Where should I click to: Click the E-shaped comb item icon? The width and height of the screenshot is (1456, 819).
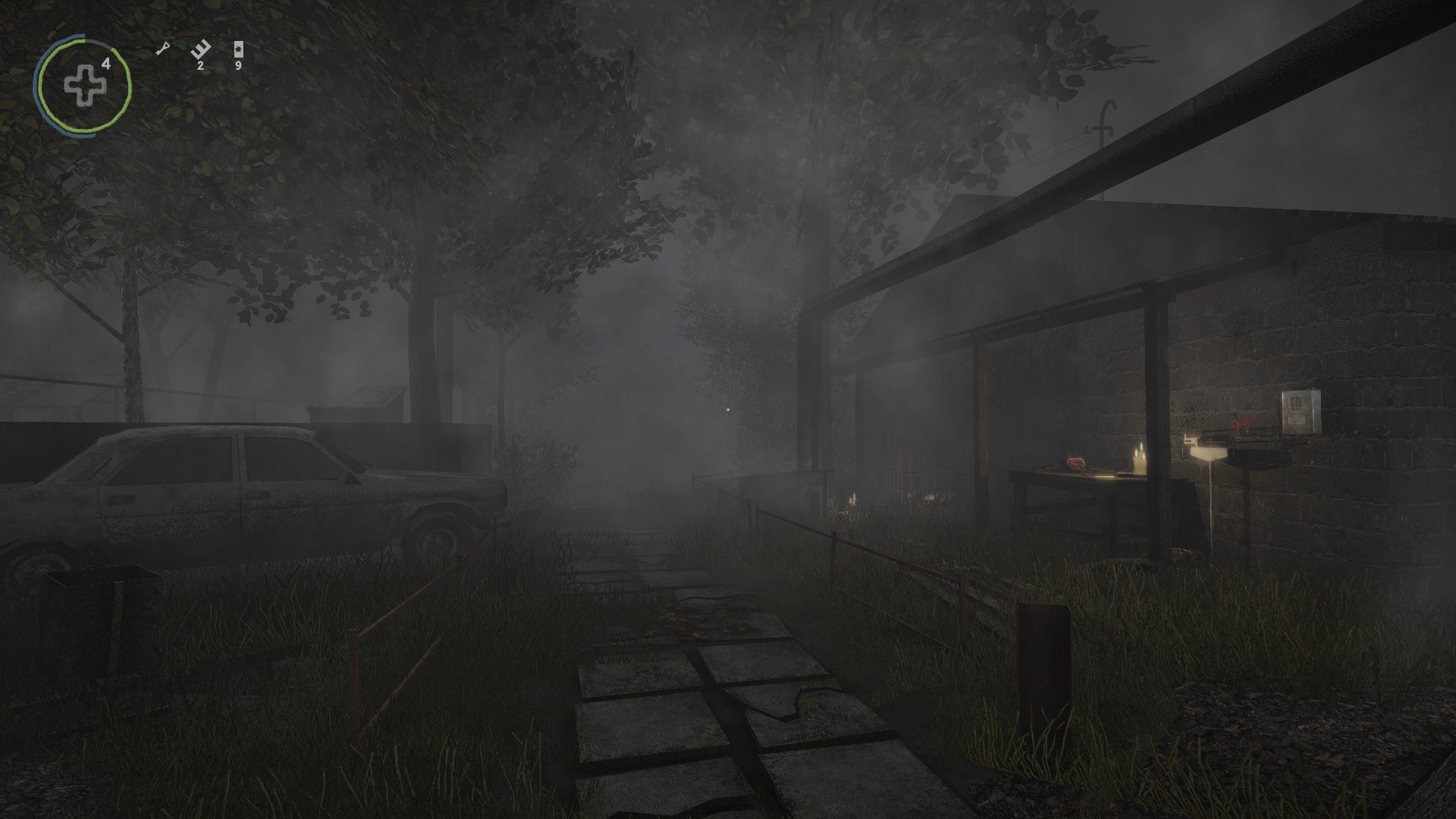coord(200,50)
